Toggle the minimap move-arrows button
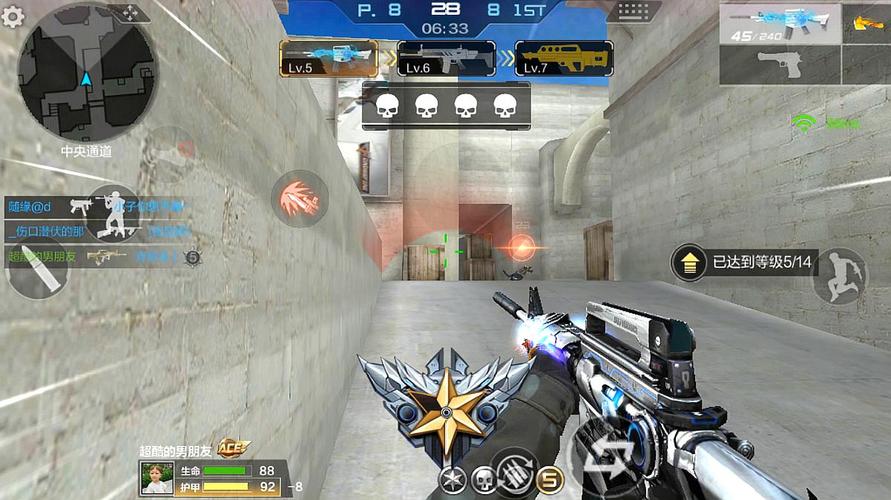The height and width of the screenshot is (500, 891). (131, 14)
